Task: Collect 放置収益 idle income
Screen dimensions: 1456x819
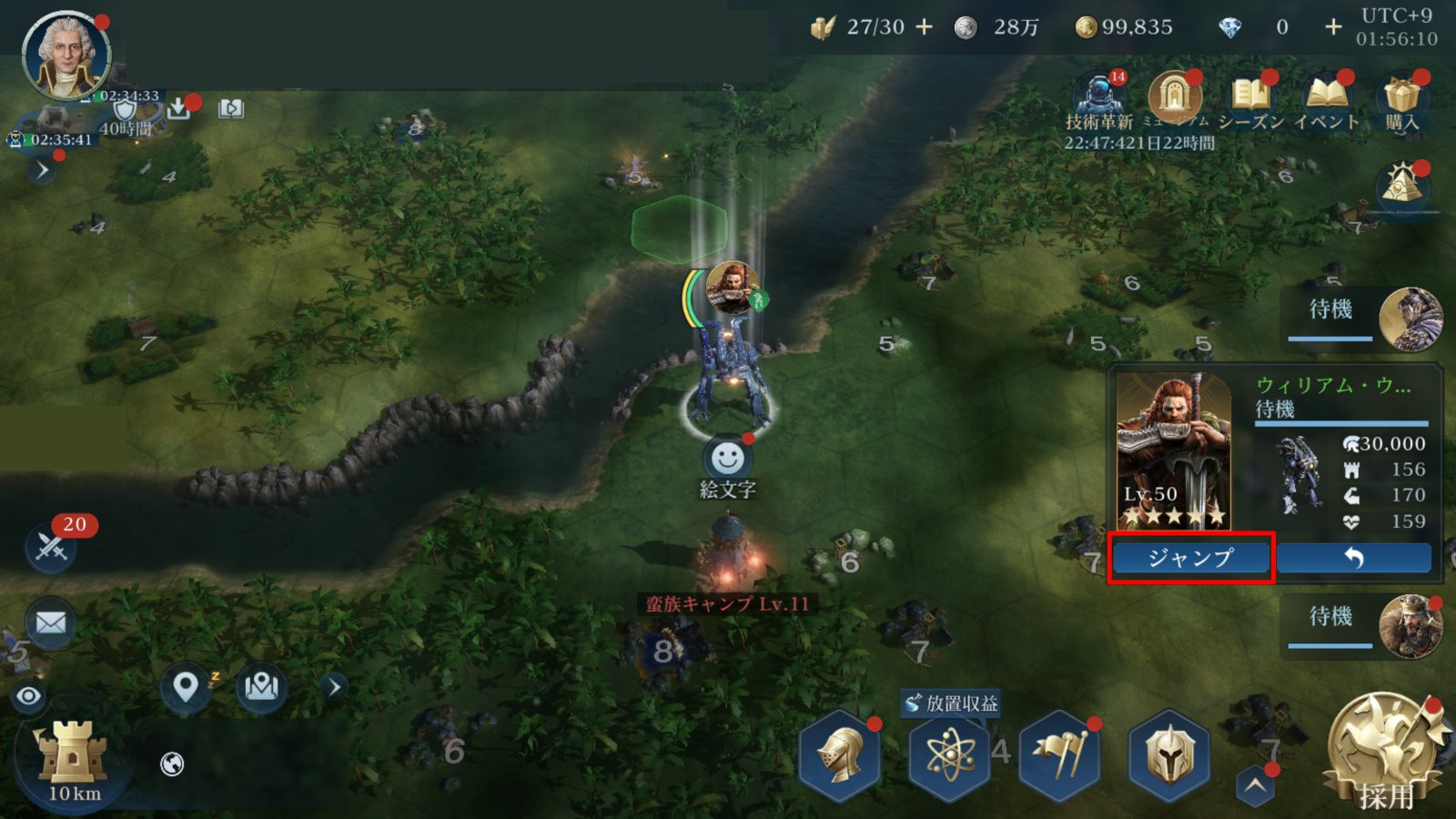Action: 952,703
